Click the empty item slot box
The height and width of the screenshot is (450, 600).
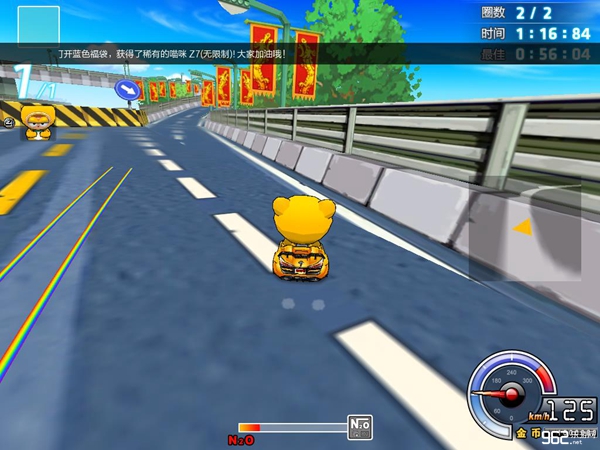click(39, 25)
